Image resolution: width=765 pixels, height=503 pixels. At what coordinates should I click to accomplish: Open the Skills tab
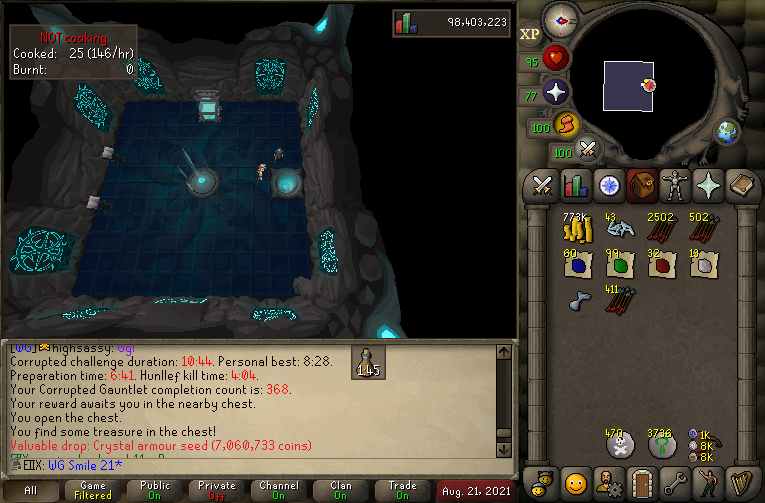pyautogui.click(x=575, y=185)
